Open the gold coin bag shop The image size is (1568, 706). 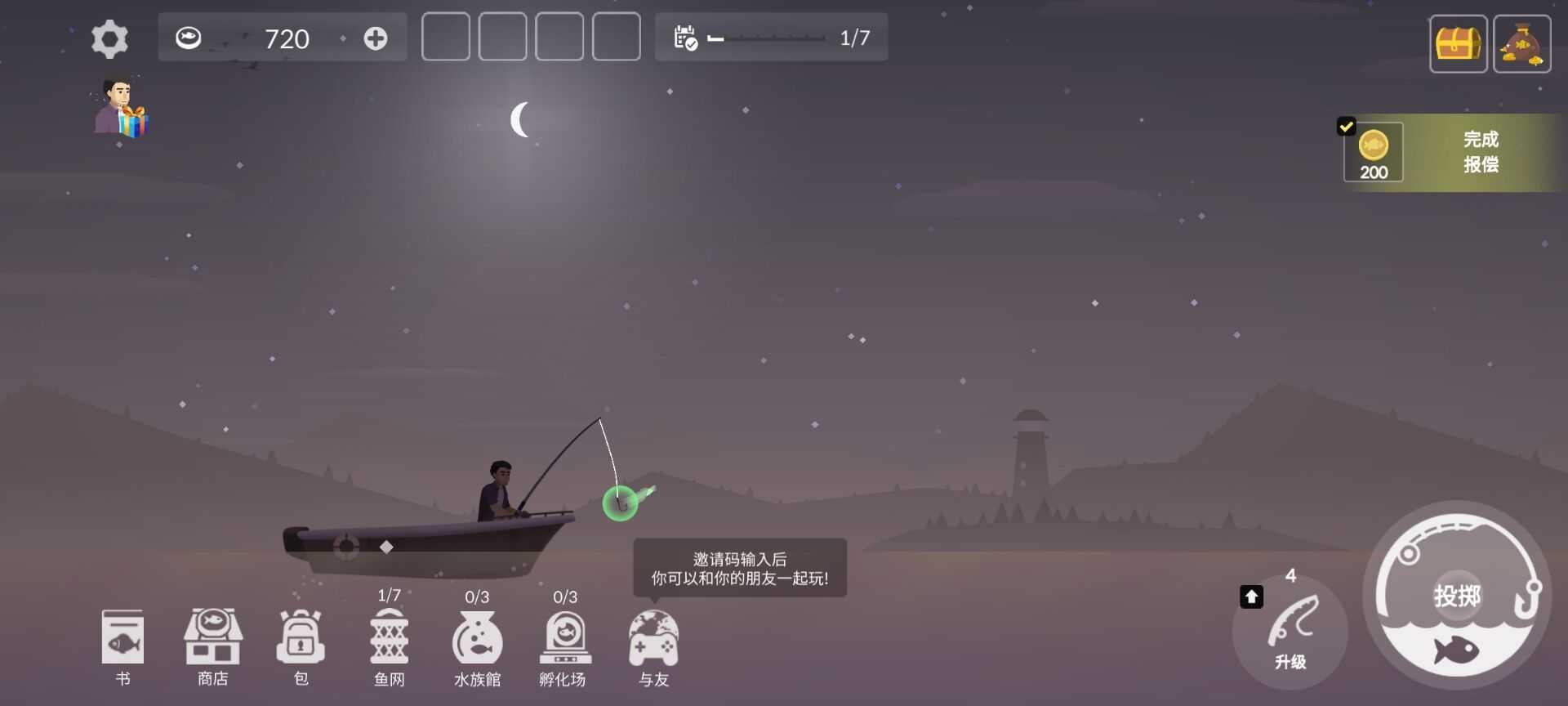(x=1521, y=43)
